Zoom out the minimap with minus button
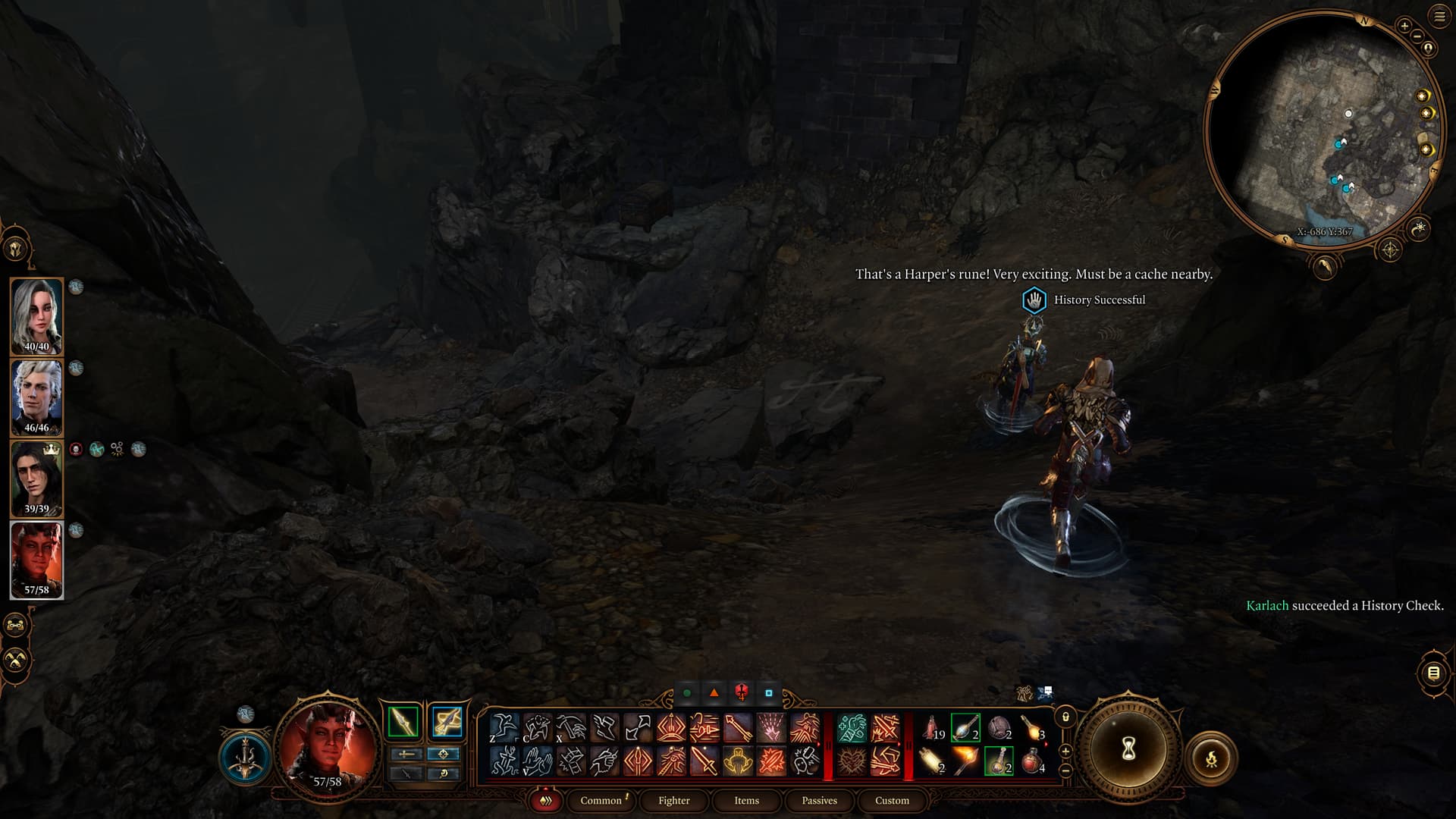The image size is (1456, 819). (x=1417, y=36)
